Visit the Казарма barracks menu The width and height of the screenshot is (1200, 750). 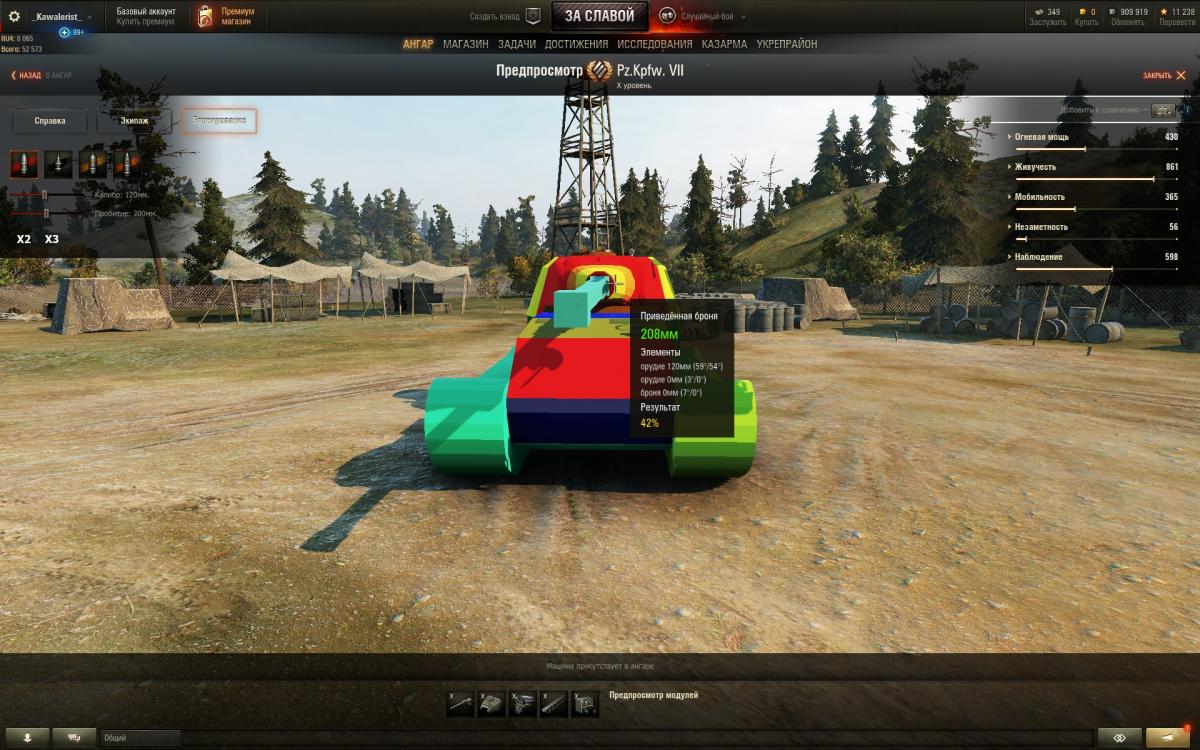pyautogui.click(x=724, y=44)
